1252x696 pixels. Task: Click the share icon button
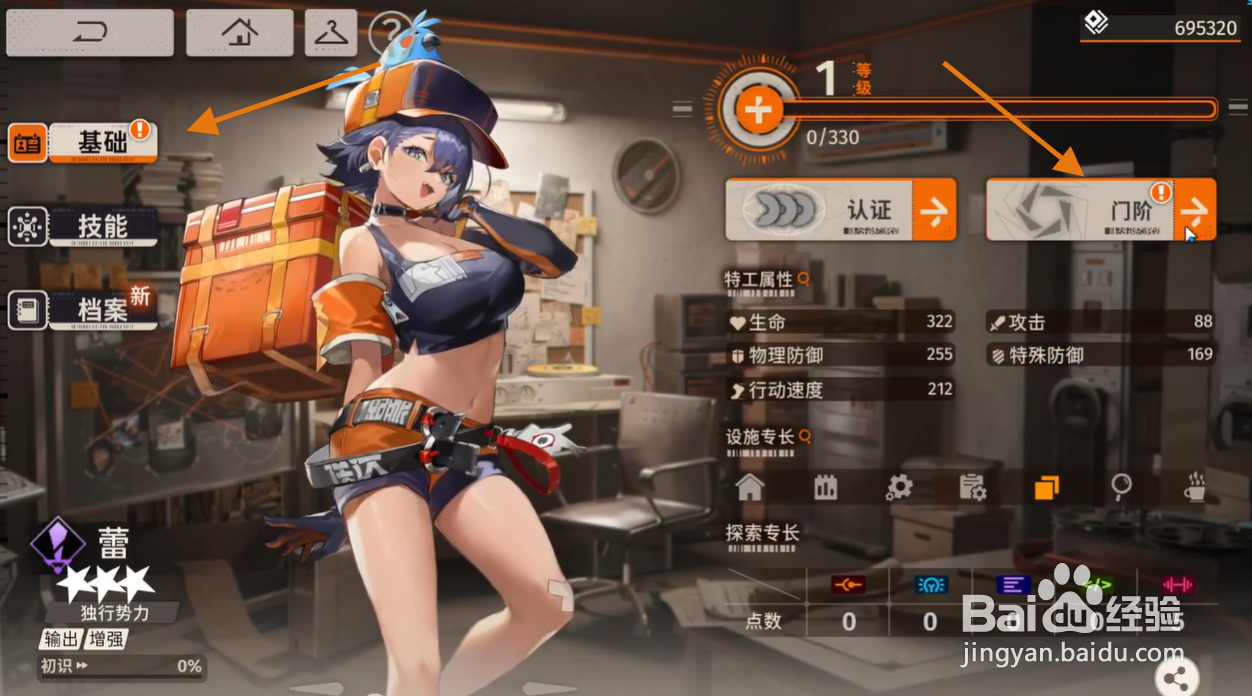click(1176, 677)
